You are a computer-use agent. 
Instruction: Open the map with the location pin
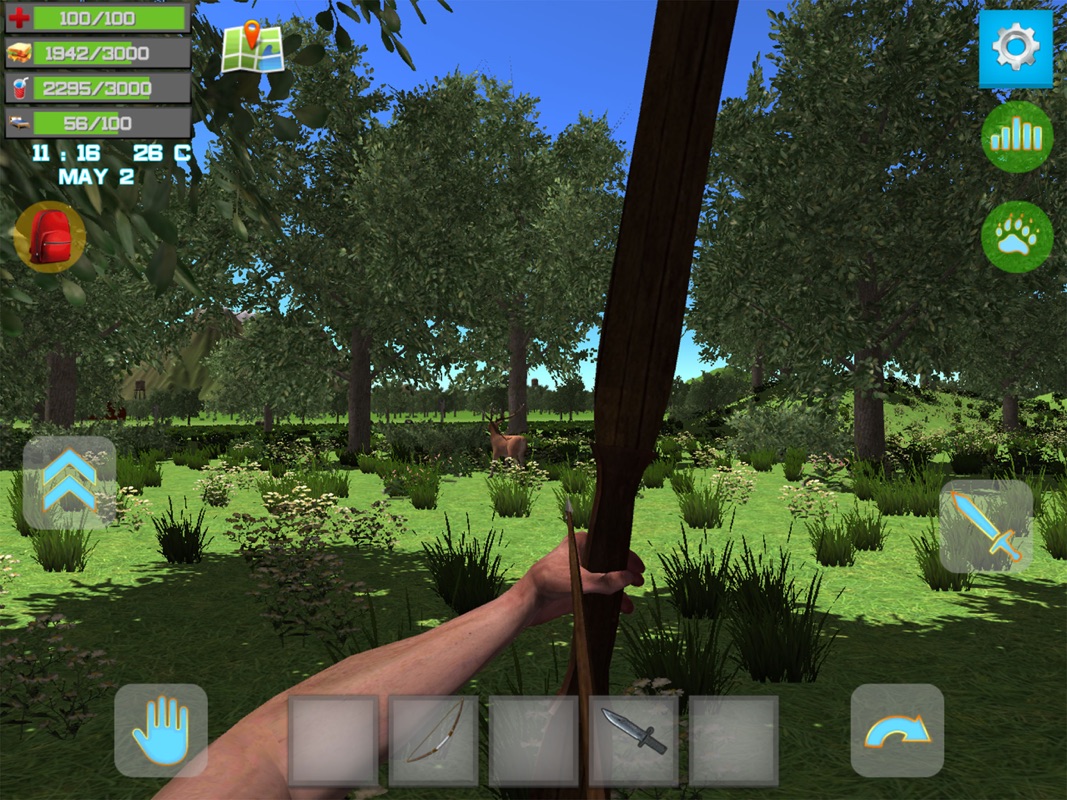point(252,48)
